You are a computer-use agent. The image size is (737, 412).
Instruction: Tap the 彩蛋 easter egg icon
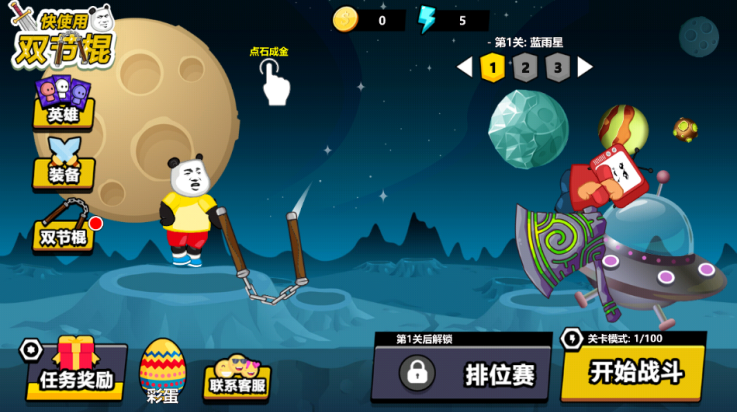(162, 370)
